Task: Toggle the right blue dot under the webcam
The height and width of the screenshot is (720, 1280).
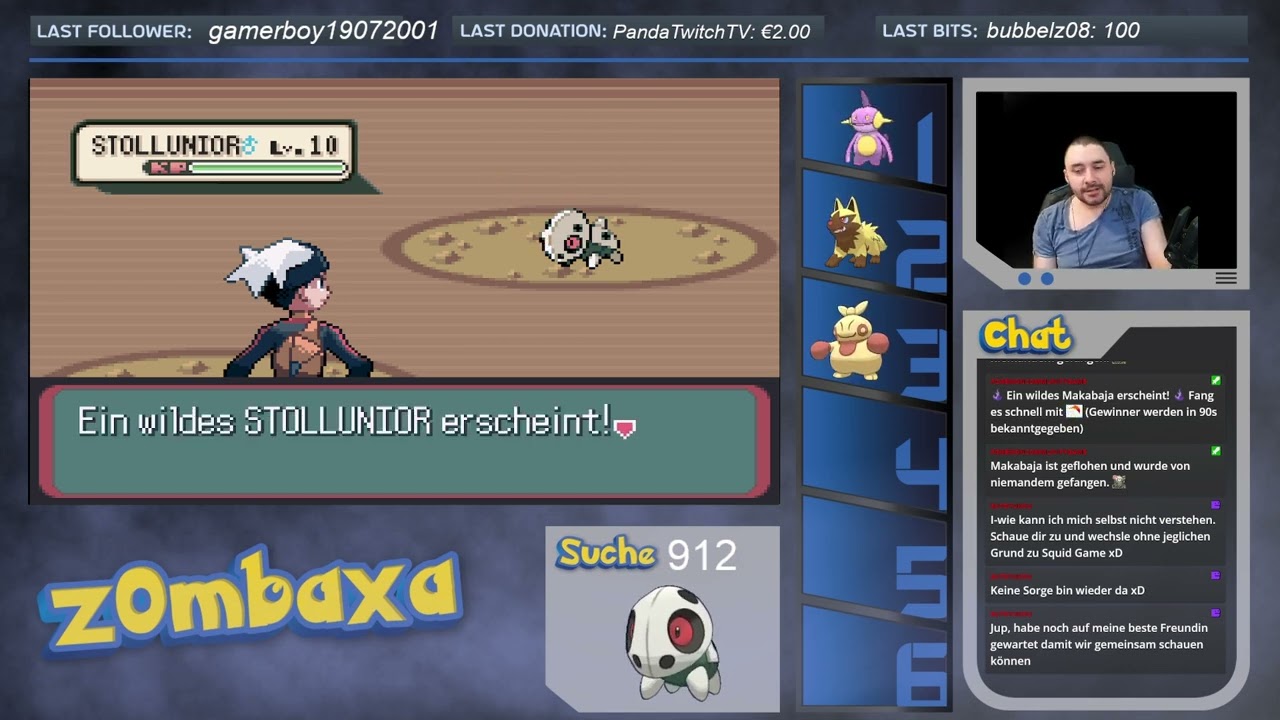Action: coord(1045,281)
